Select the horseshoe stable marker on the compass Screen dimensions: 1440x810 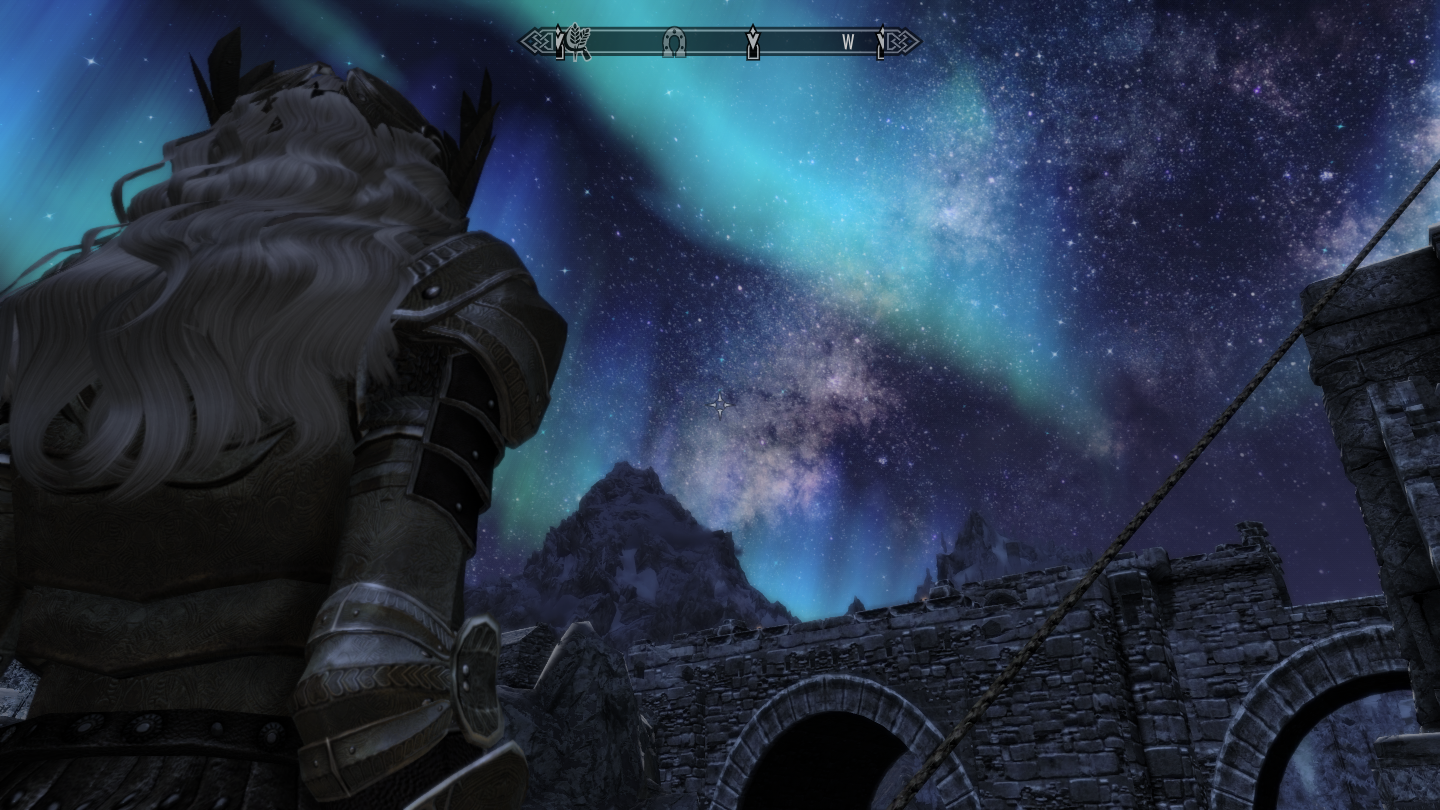click(x=674, y=42)
